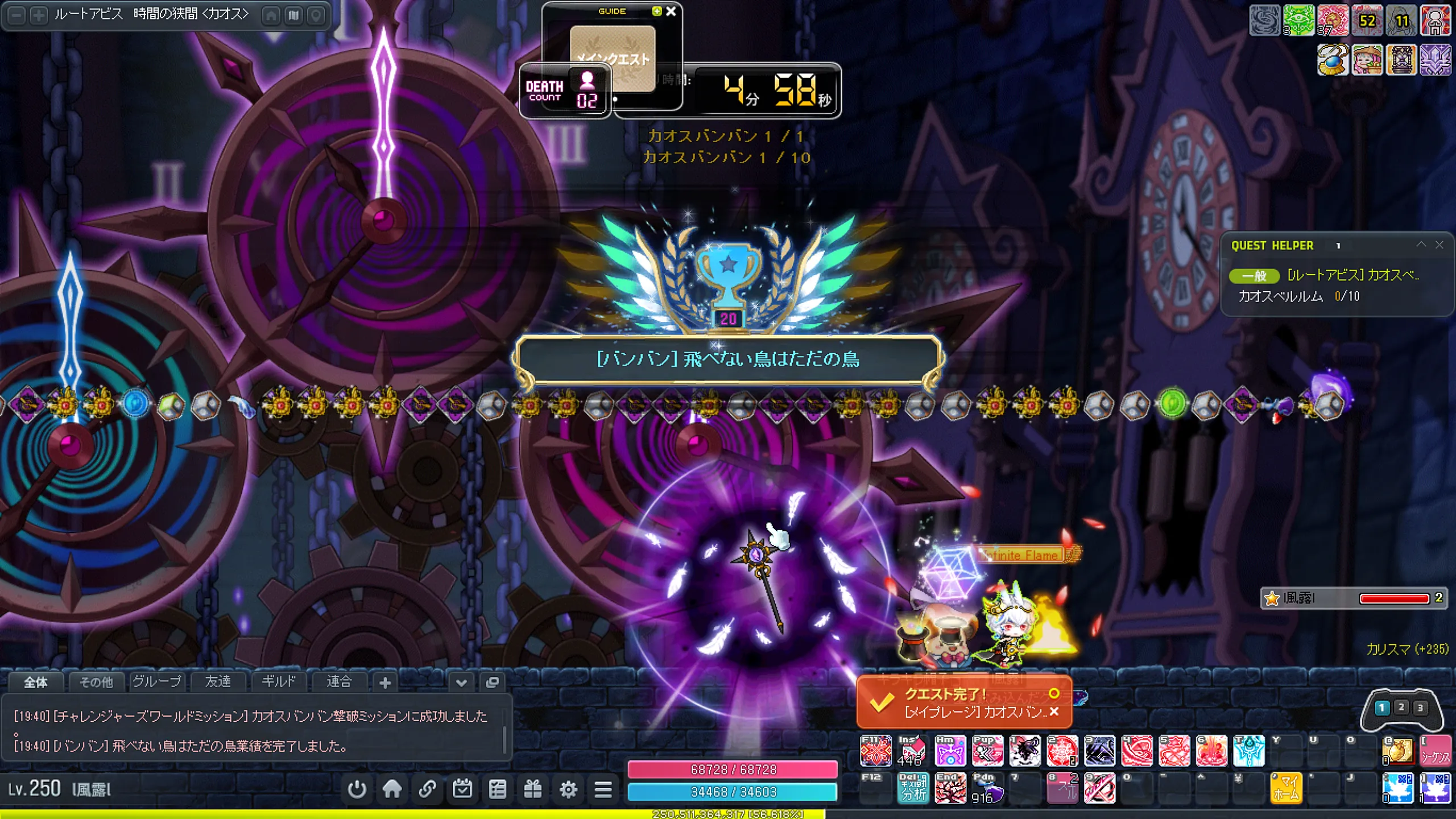The image size is (1456, 819).
Task: Open the calendar icon in the menu bar
Action: coord(462,789)
